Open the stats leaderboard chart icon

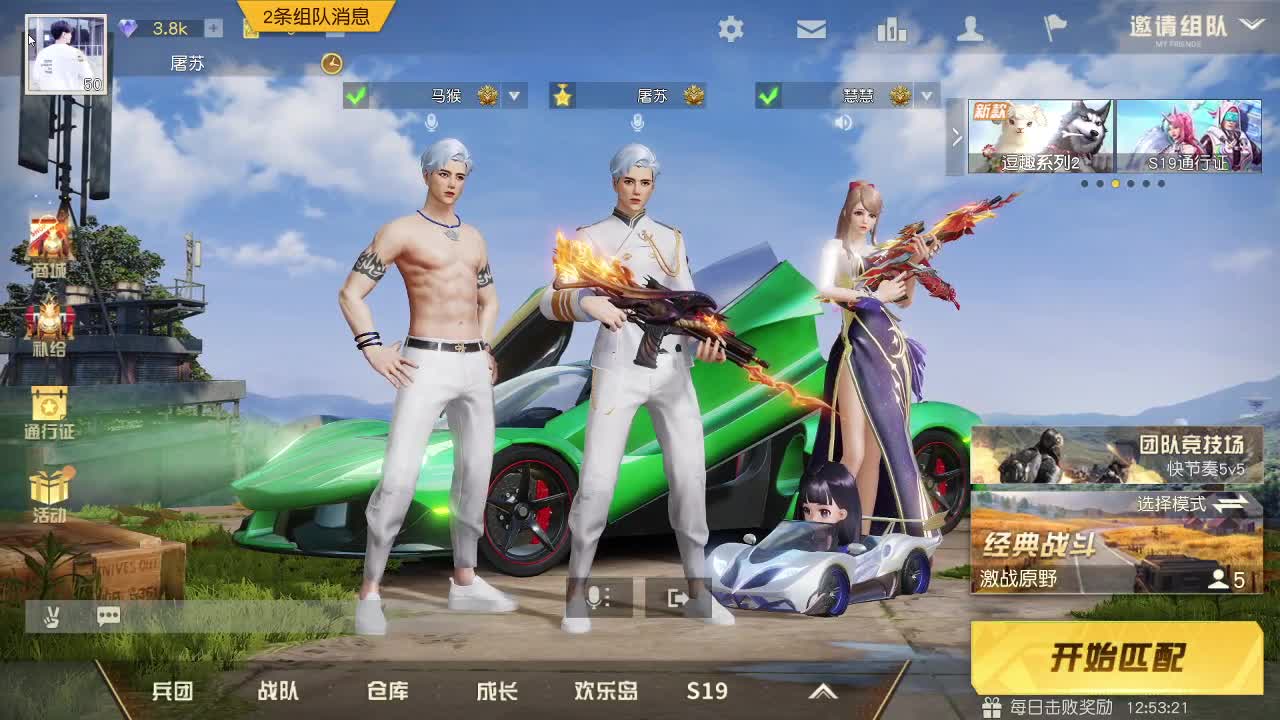click(890, 29)
